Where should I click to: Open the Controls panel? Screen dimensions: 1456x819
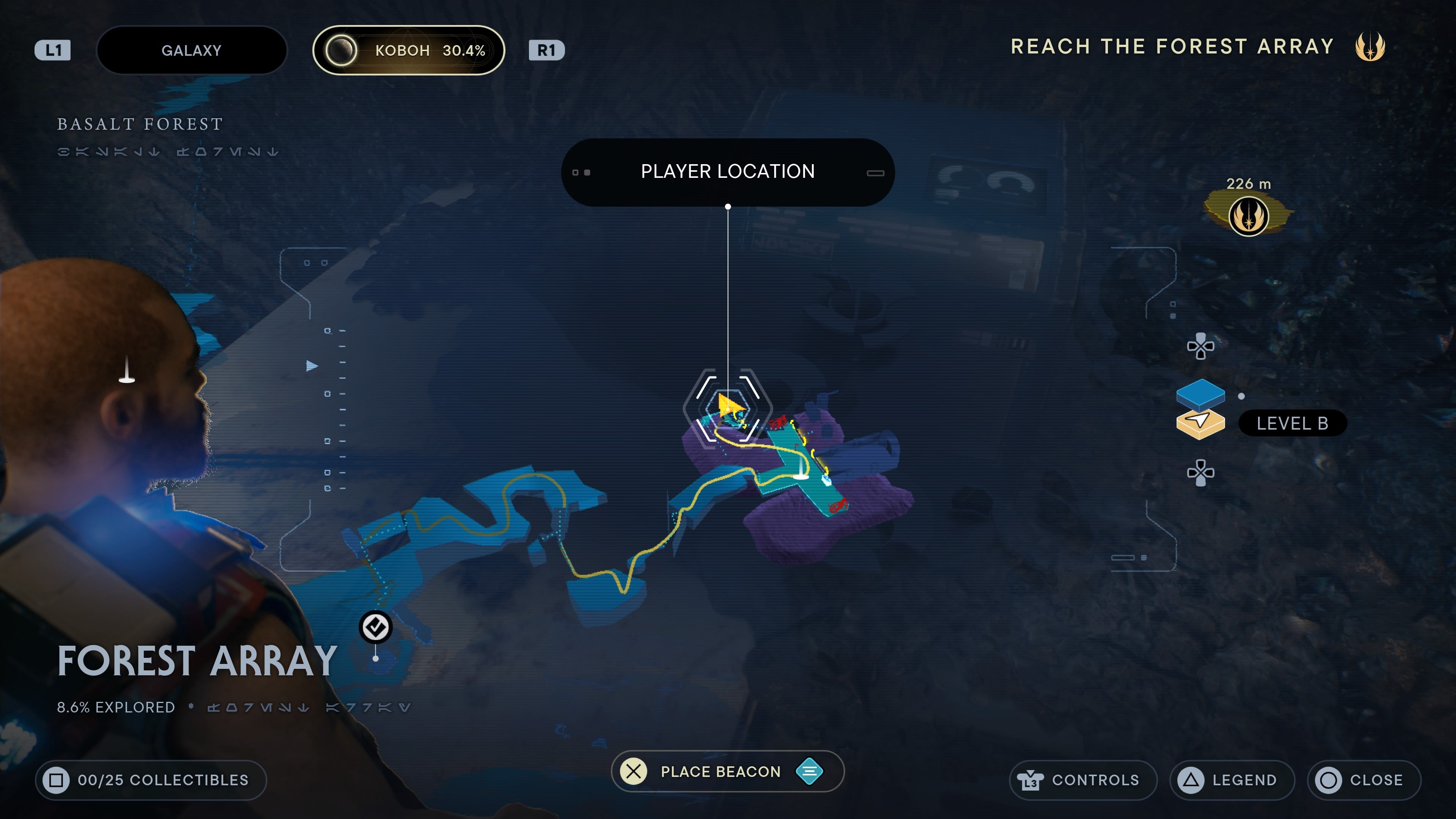(x=1083, y=780)
